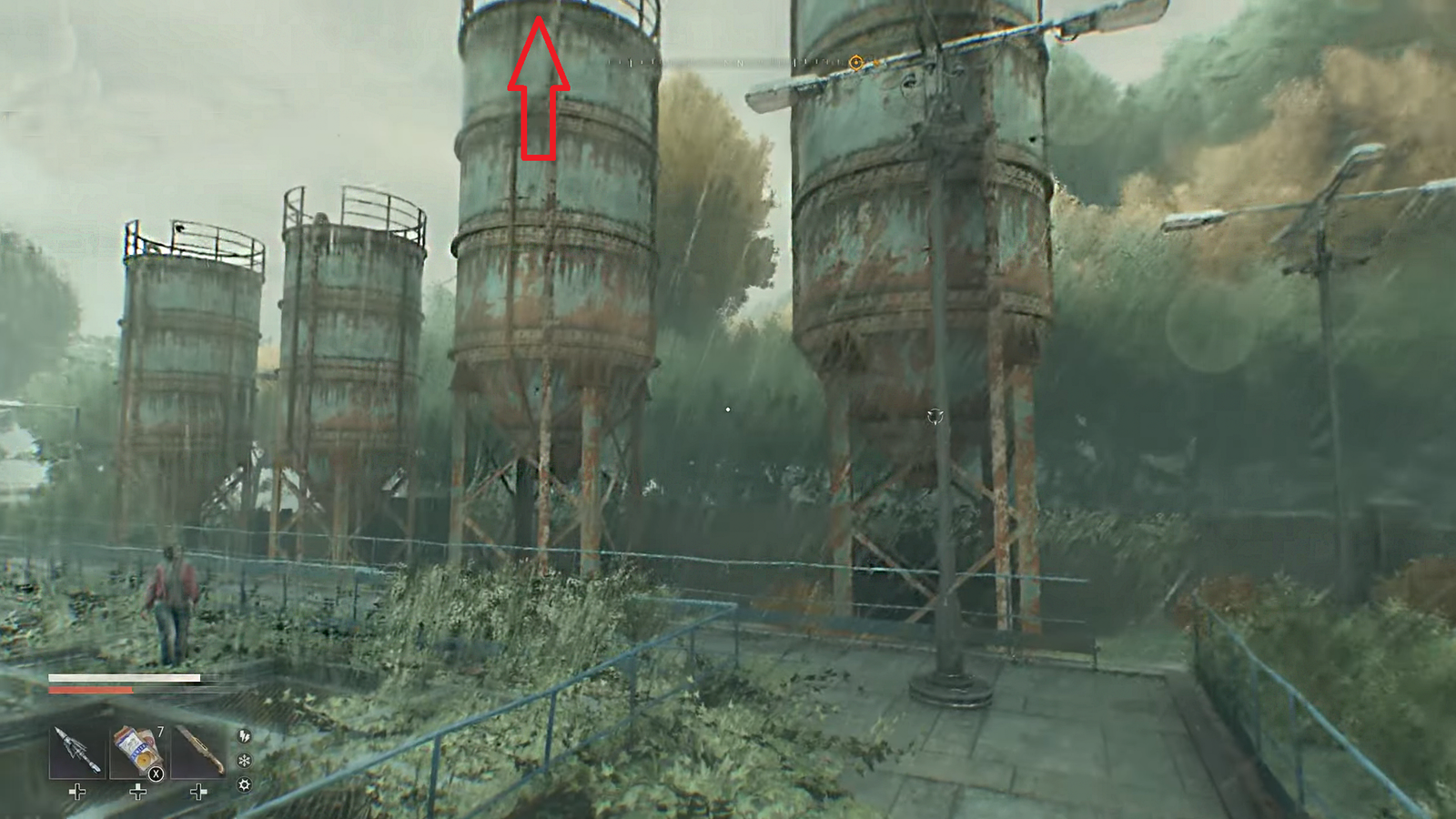Select the knife in the third quickslot
The image size is (1456, 819).
(x=198, y=749)
